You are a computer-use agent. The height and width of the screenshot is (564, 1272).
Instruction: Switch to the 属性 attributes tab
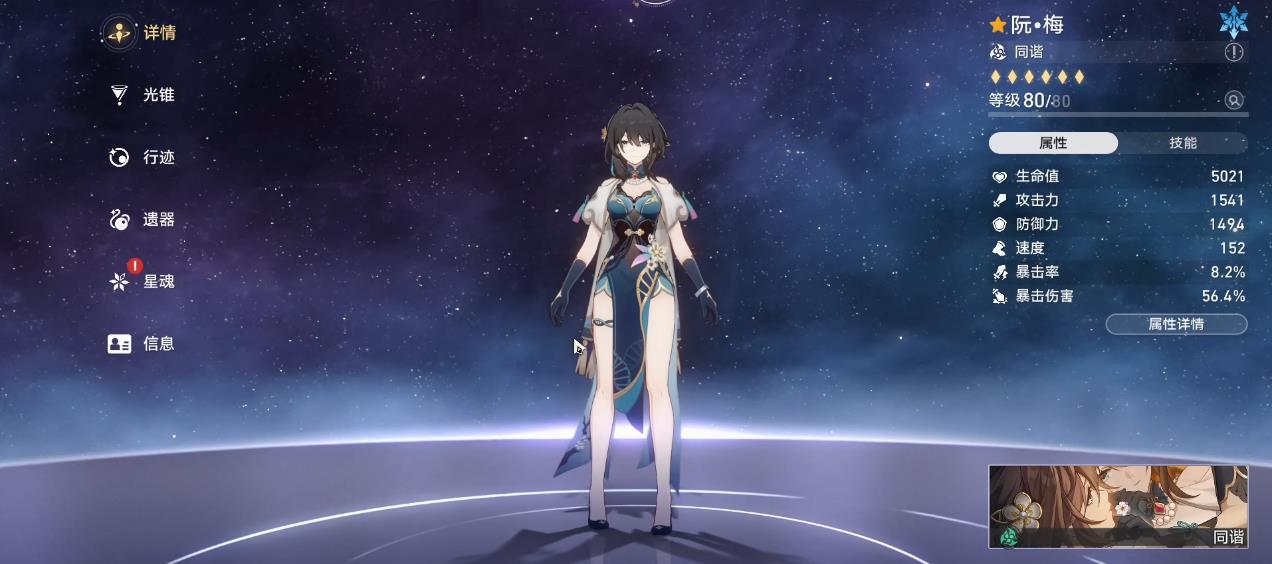(x=1053, y=143)
